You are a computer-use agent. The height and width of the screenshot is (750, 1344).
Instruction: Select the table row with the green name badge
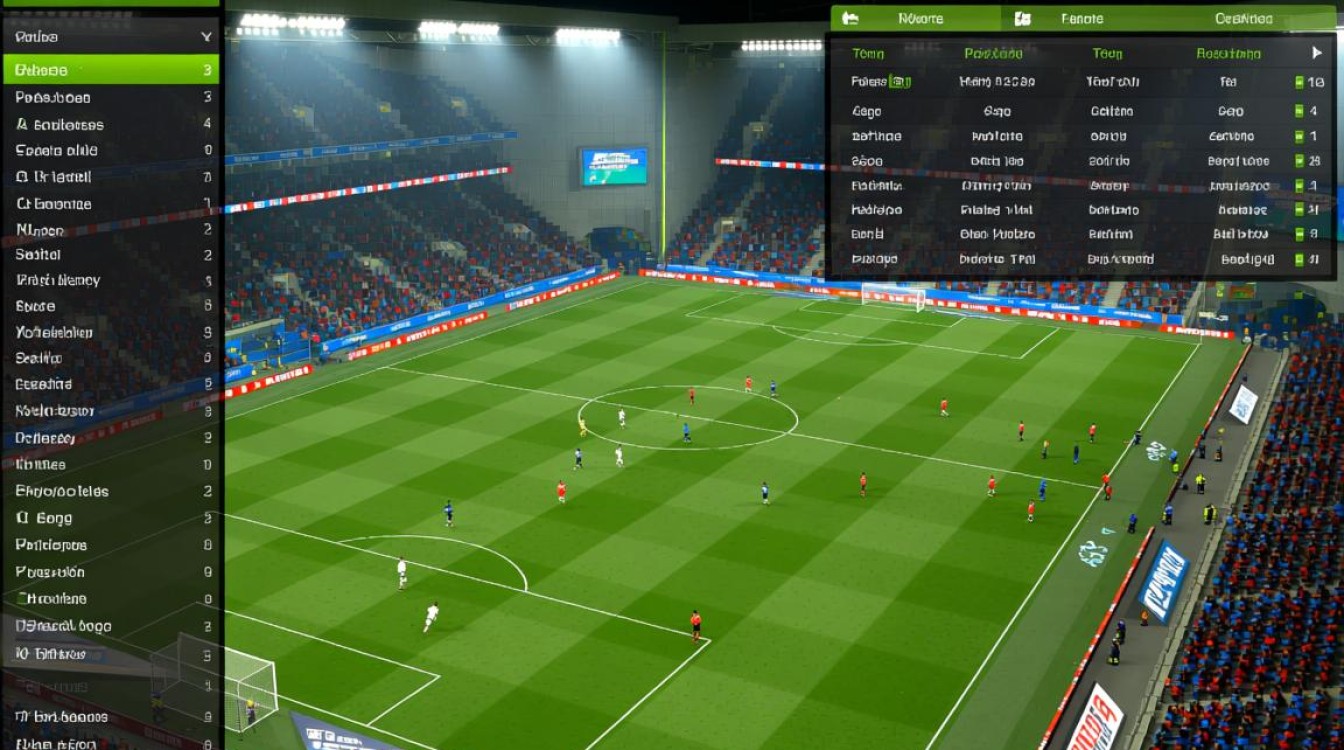(1080, 82)
